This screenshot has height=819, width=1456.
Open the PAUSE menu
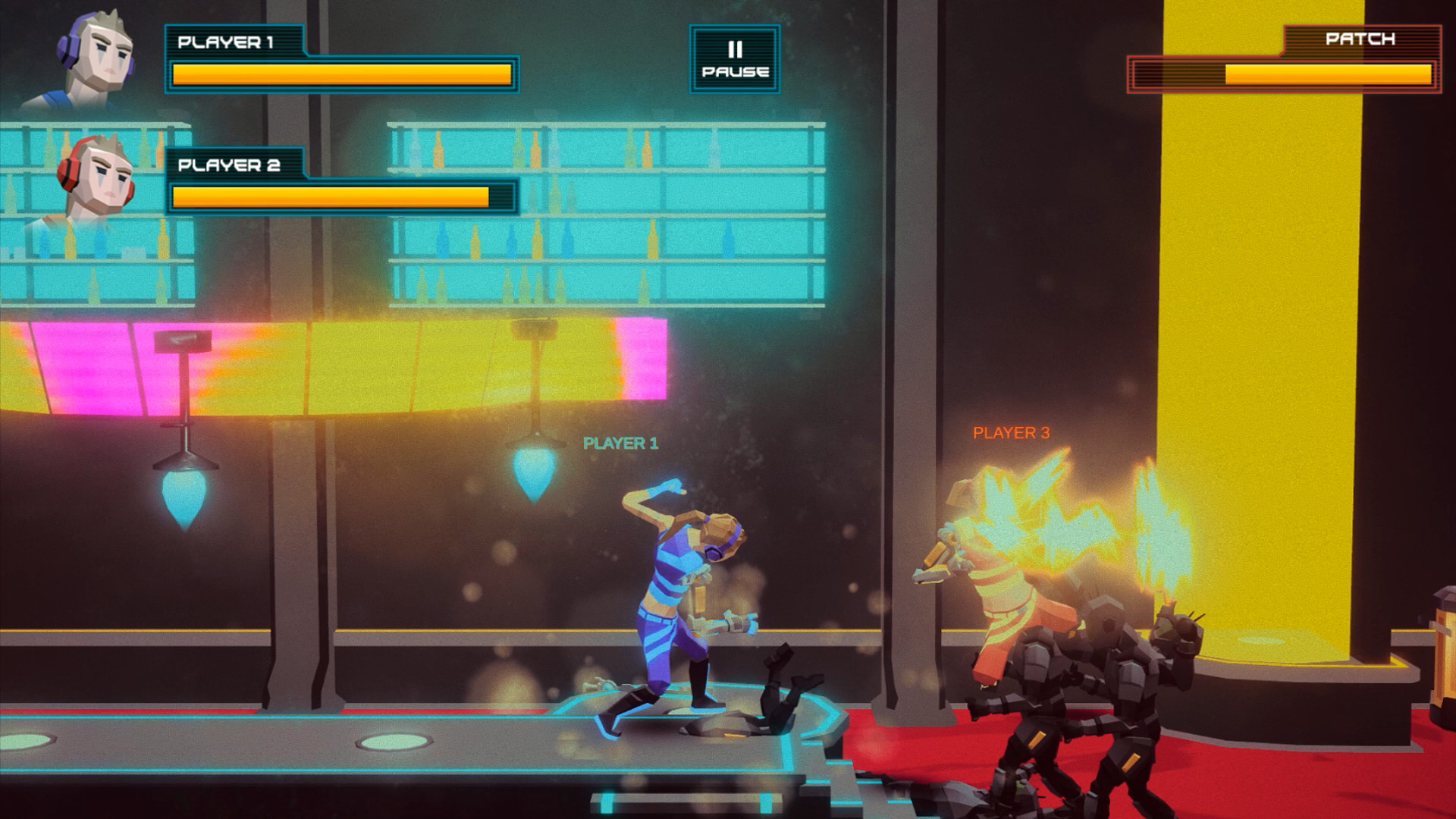pos(733,61)
